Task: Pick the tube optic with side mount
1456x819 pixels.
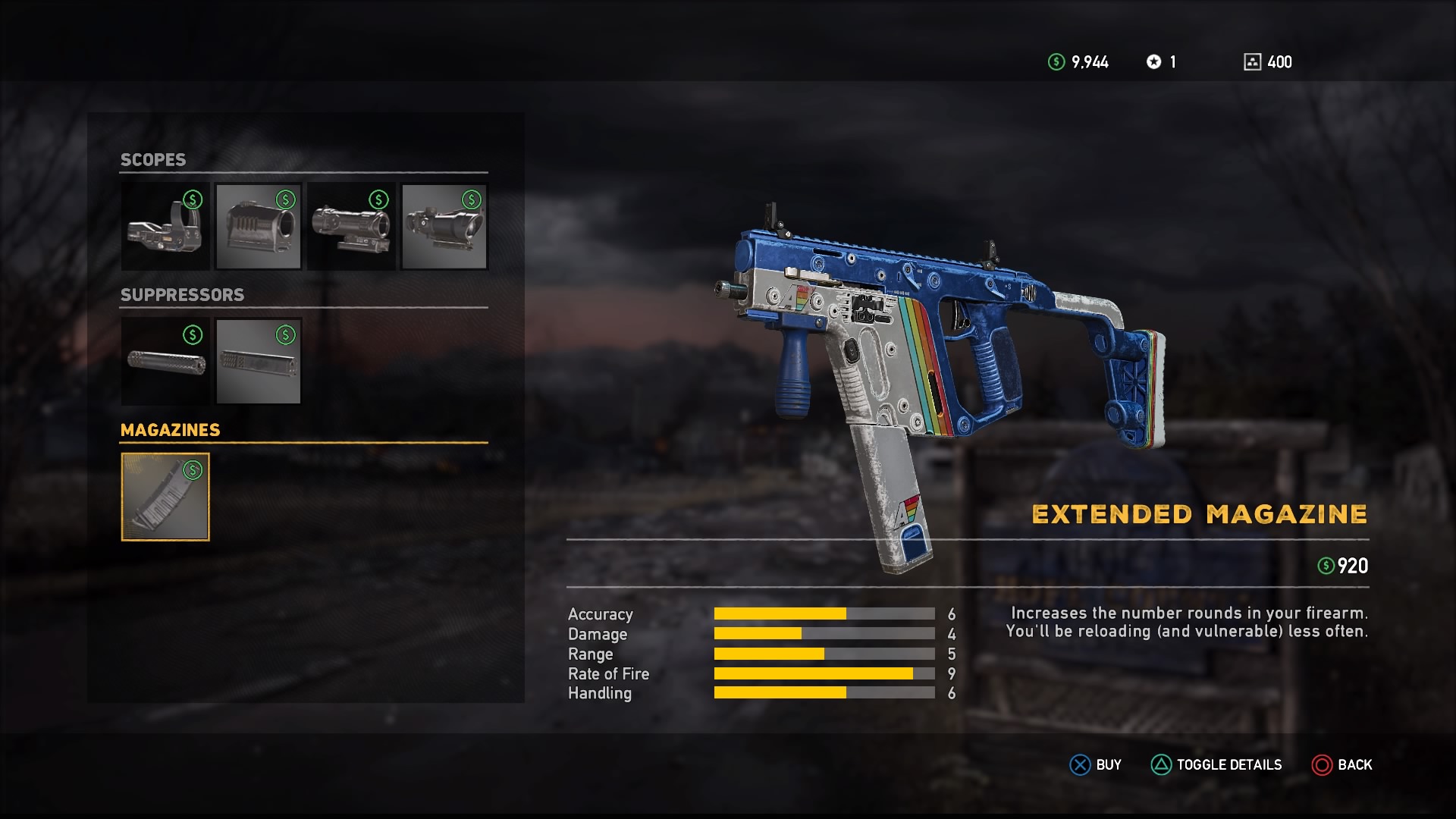Action: click(352, 226)
